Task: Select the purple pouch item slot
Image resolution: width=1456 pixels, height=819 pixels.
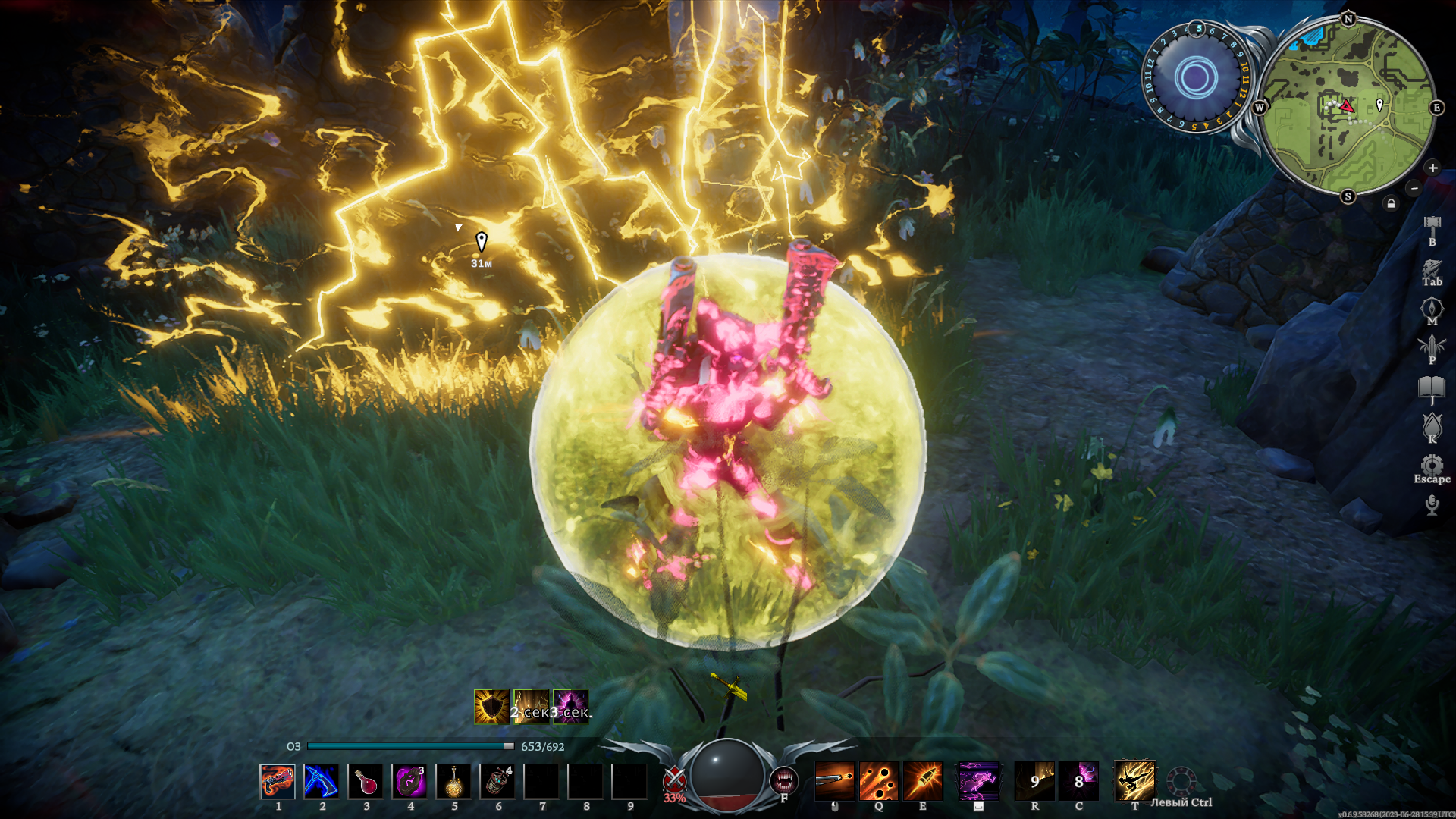Action: (409, 781)
